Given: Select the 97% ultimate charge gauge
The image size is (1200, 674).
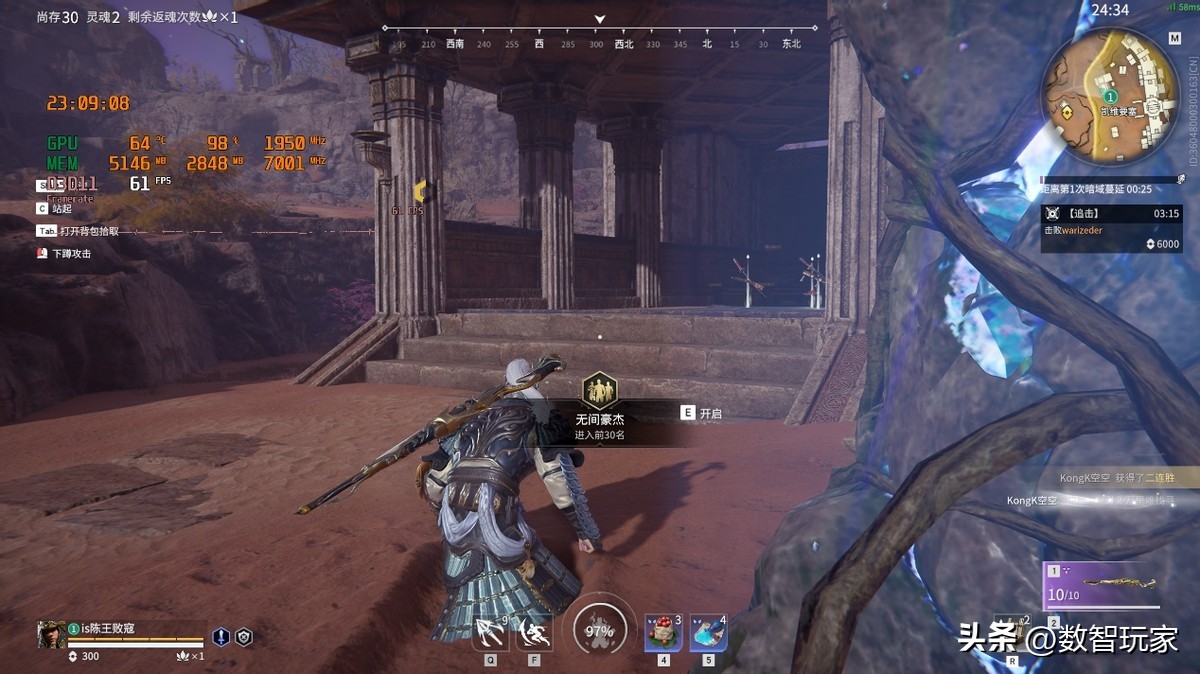Looking at the screenshot, I should [599, 632].
